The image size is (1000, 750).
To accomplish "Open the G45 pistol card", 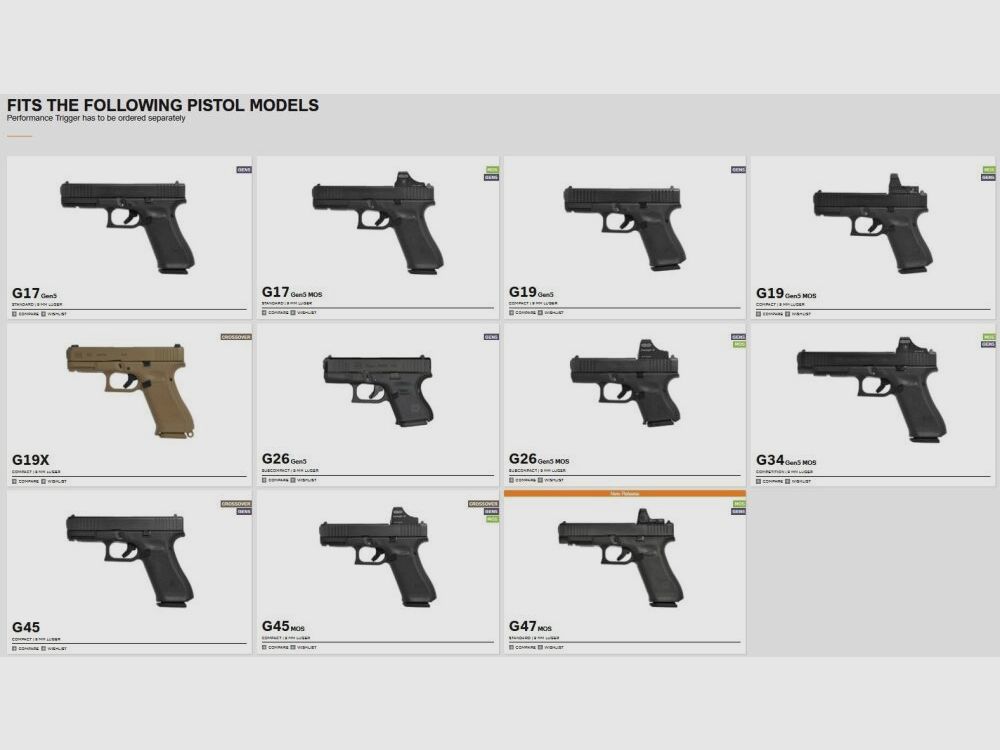I will [x=127, y=558].
